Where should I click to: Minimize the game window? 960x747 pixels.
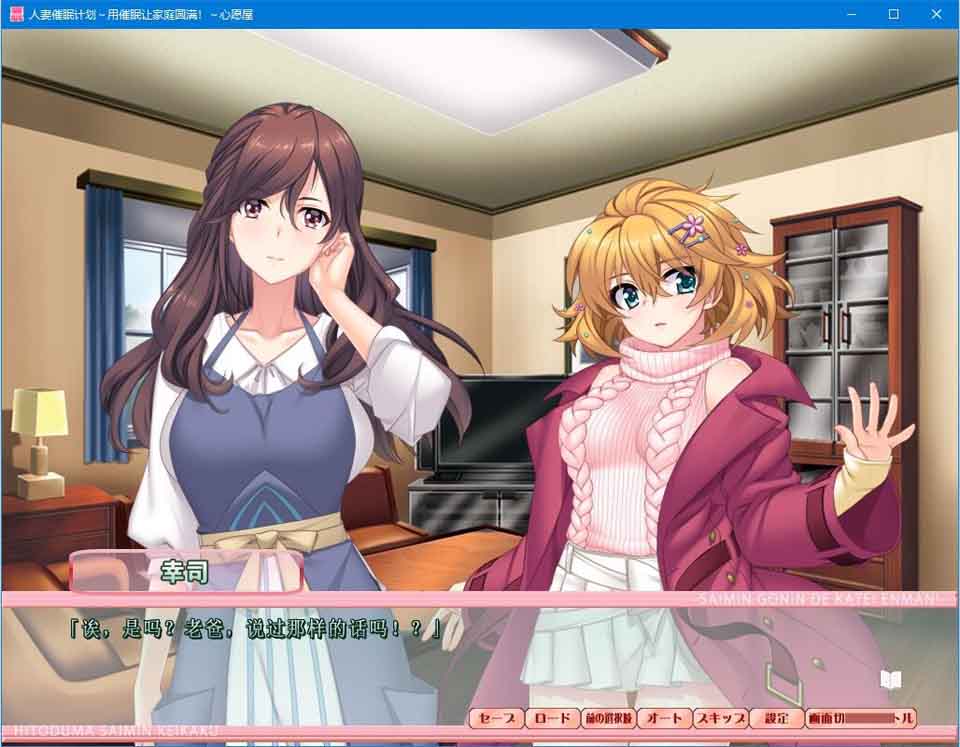[852, 14]
